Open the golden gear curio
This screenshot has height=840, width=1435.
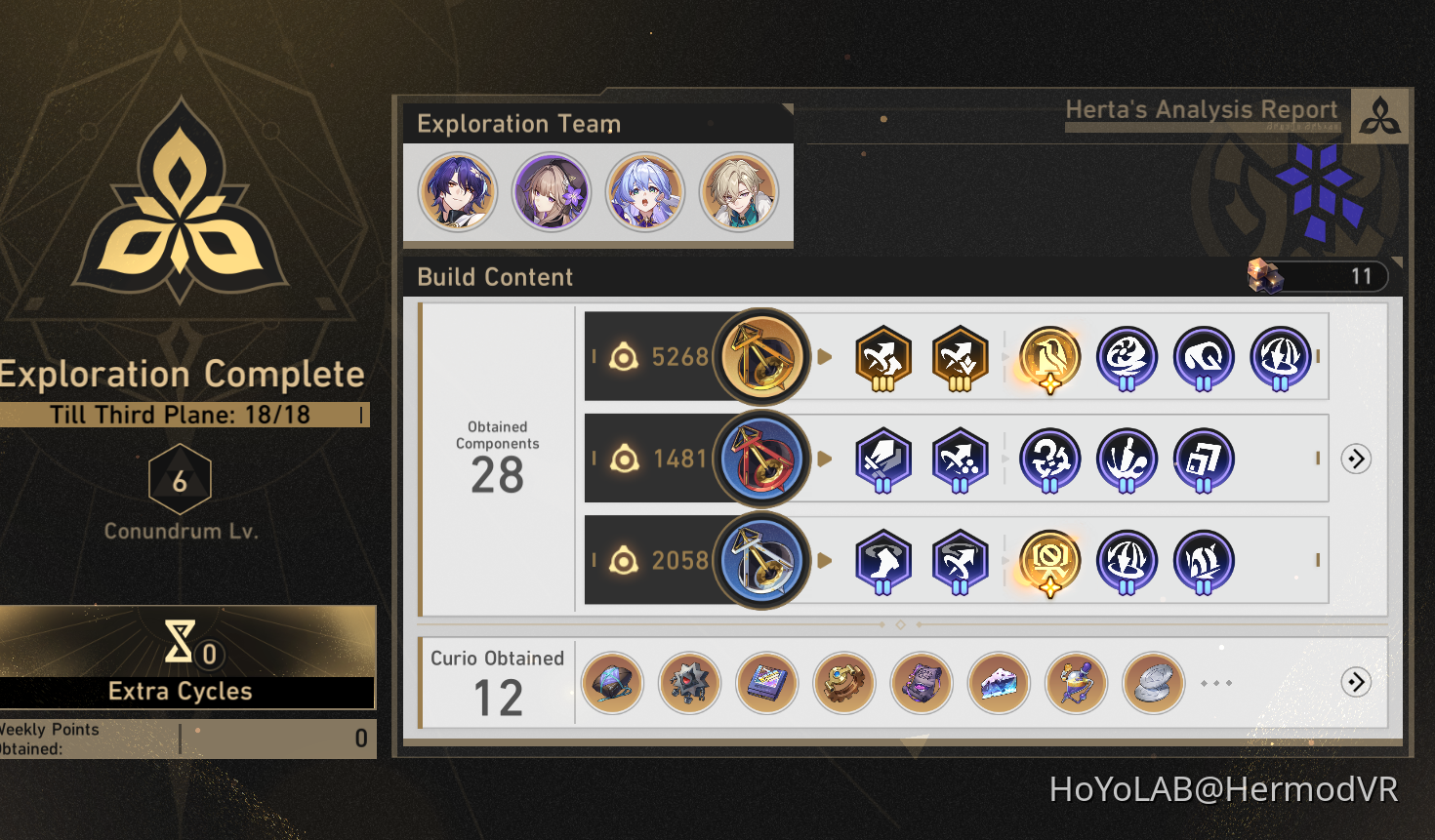(843, 683)
